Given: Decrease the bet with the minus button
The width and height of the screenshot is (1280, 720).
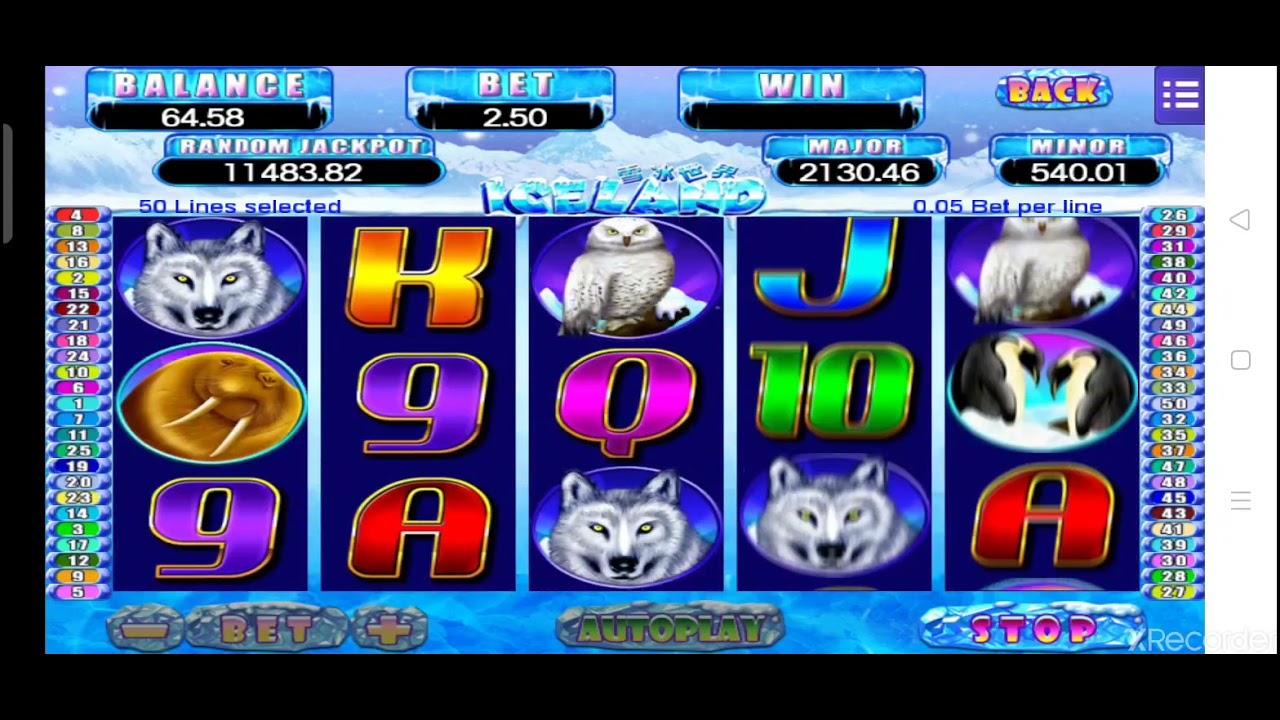Looking at the screenshot, I should pyautogui.click(x=146, y=630).
